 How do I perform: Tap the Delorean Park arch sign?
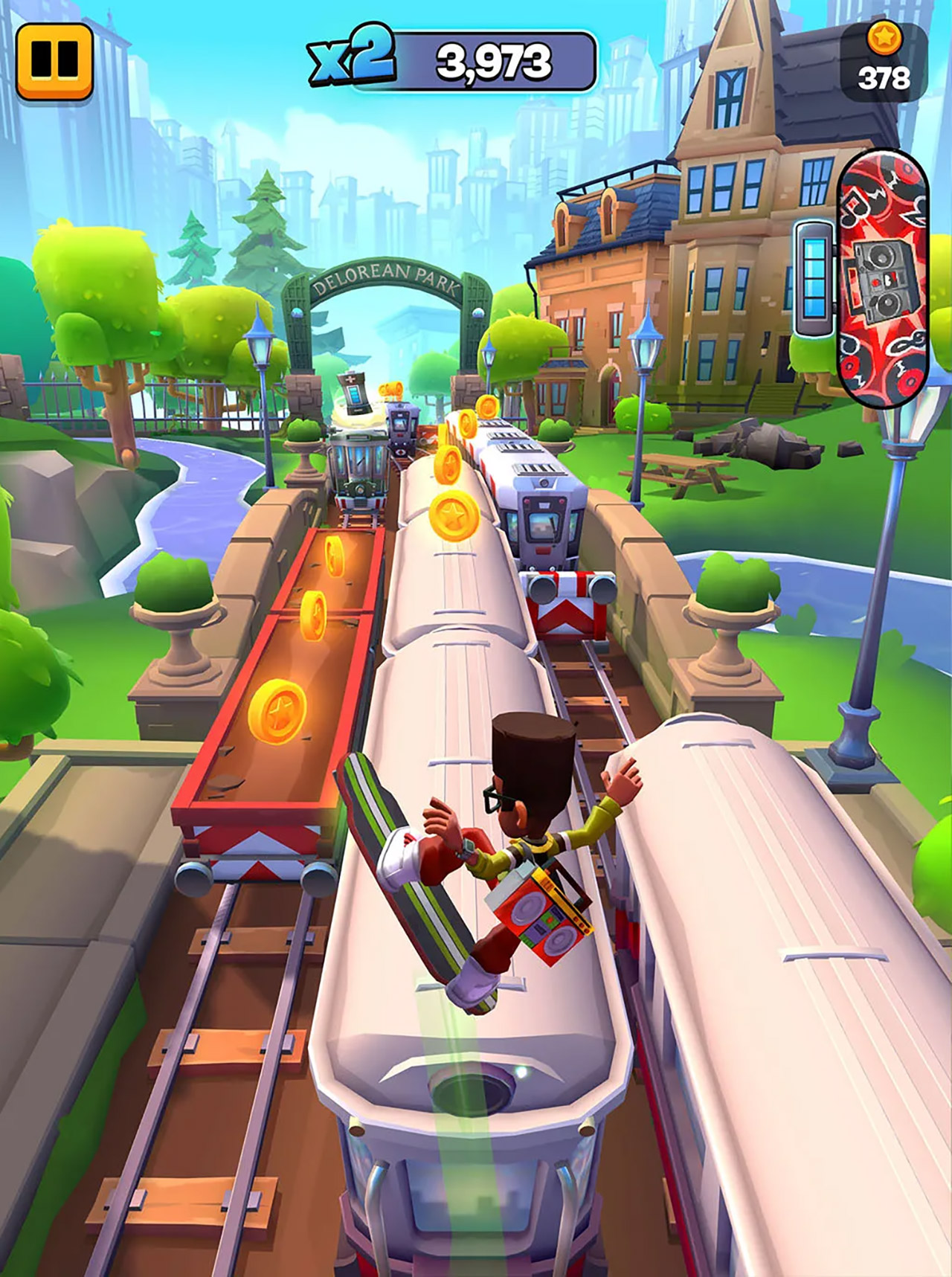tap(387, 279)
